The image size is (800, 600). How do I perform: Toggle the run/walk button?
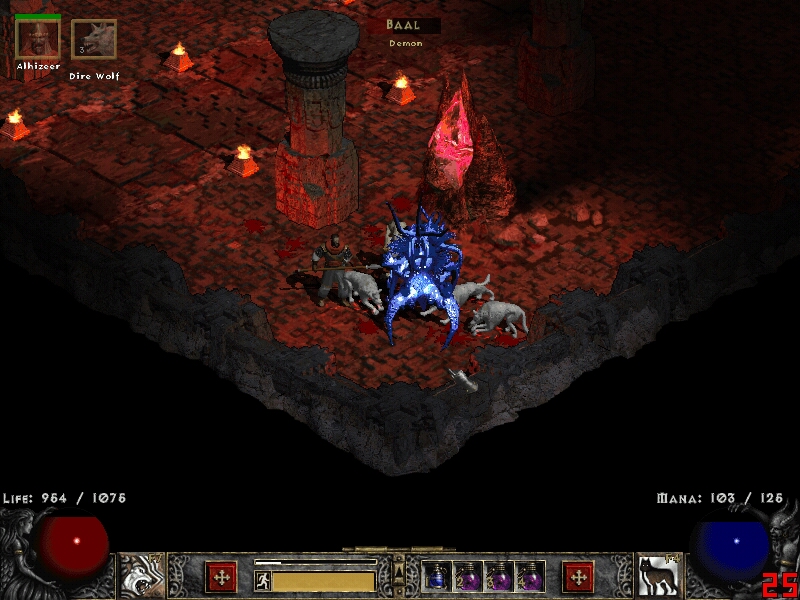tap(263, 580)
